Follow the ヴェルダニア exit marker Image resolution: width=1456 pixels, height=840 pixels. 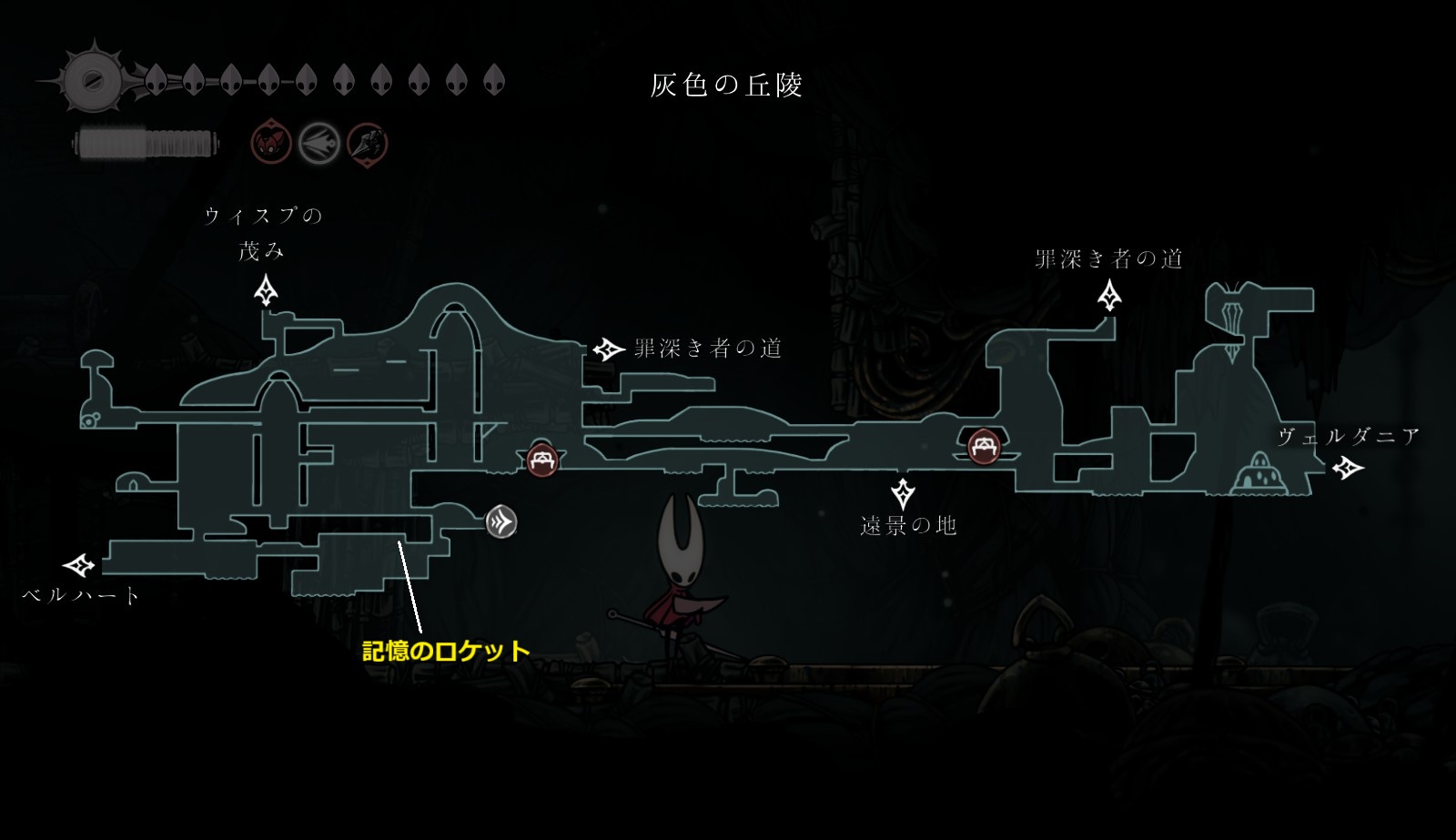coord(1348,468)
